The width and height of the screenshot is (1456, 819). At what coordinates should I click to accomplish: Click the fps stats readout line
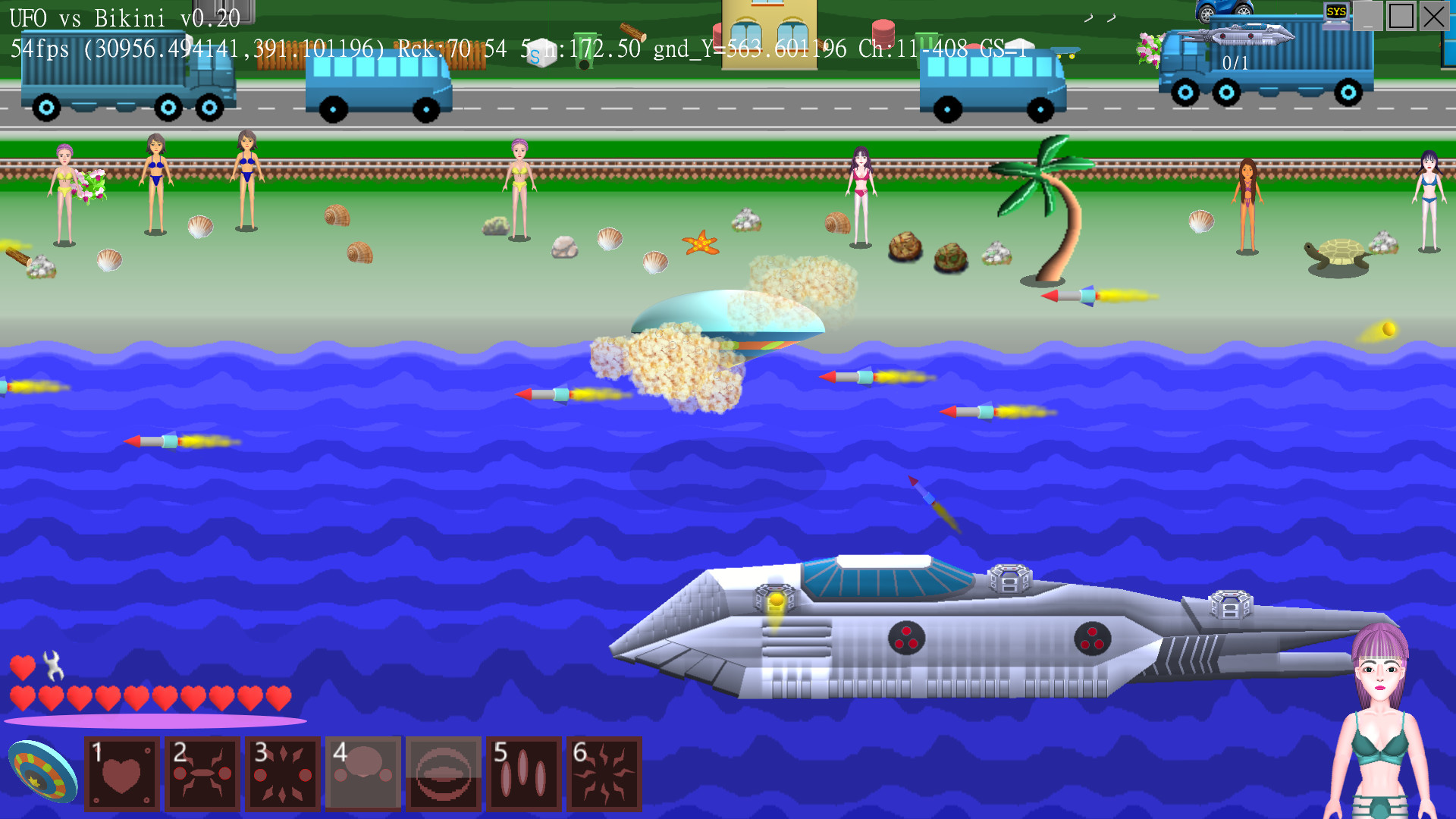coord(303,49)
